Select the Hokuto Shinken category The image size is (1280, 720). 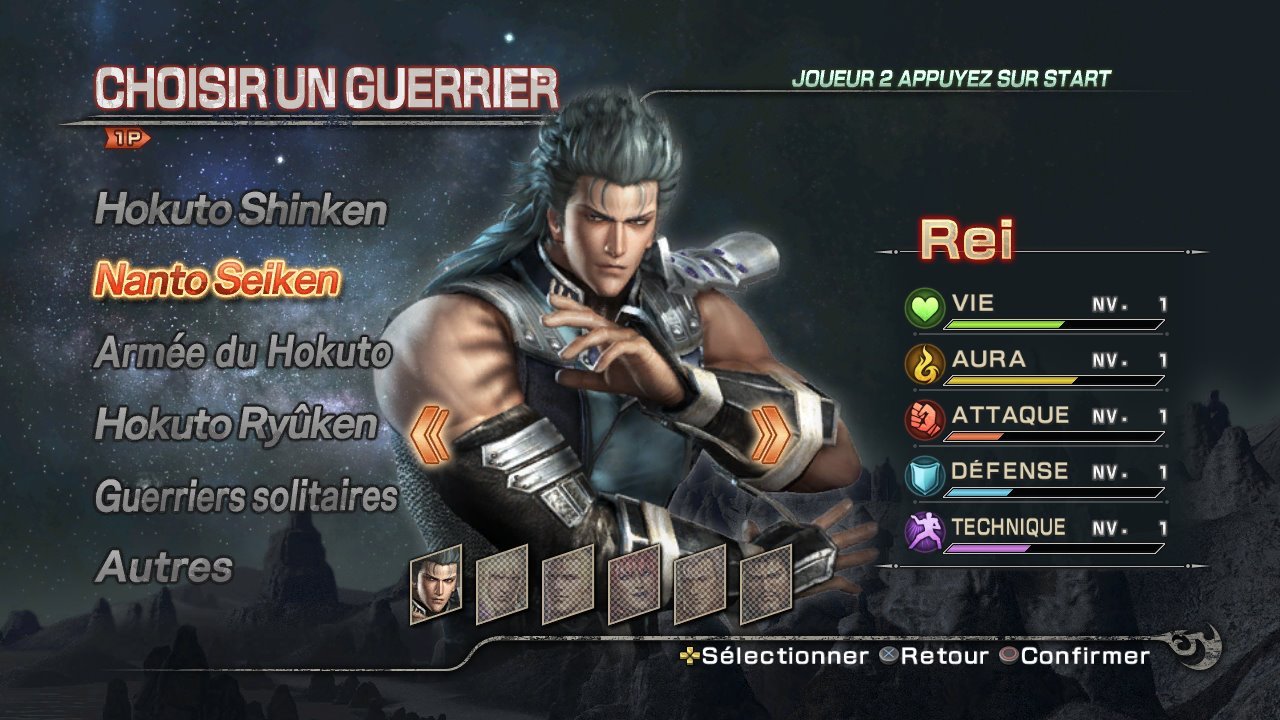(x=240, y=211)
